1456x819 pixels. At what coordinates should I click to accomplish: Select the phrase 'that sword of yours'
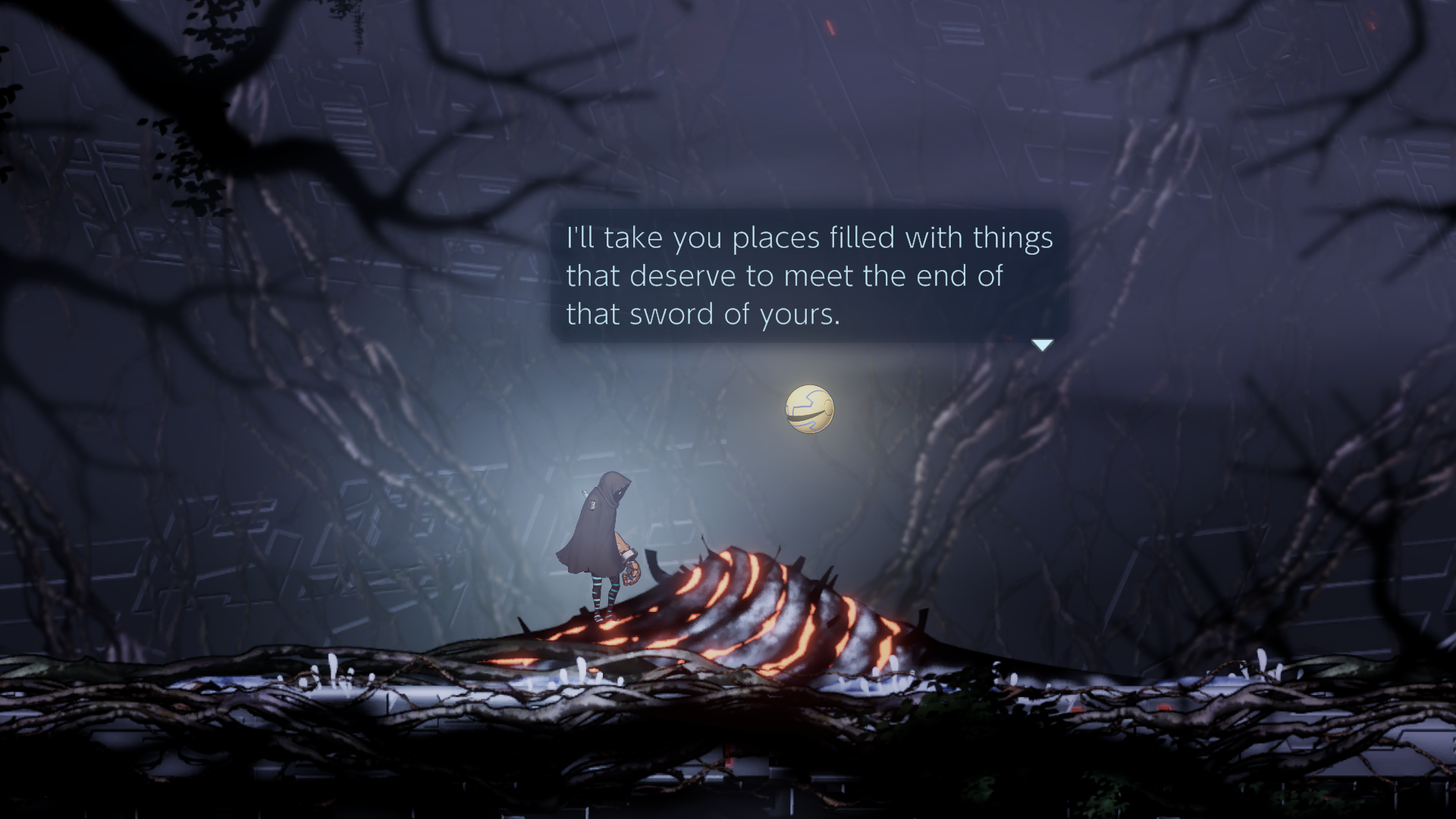click(705, 314)
